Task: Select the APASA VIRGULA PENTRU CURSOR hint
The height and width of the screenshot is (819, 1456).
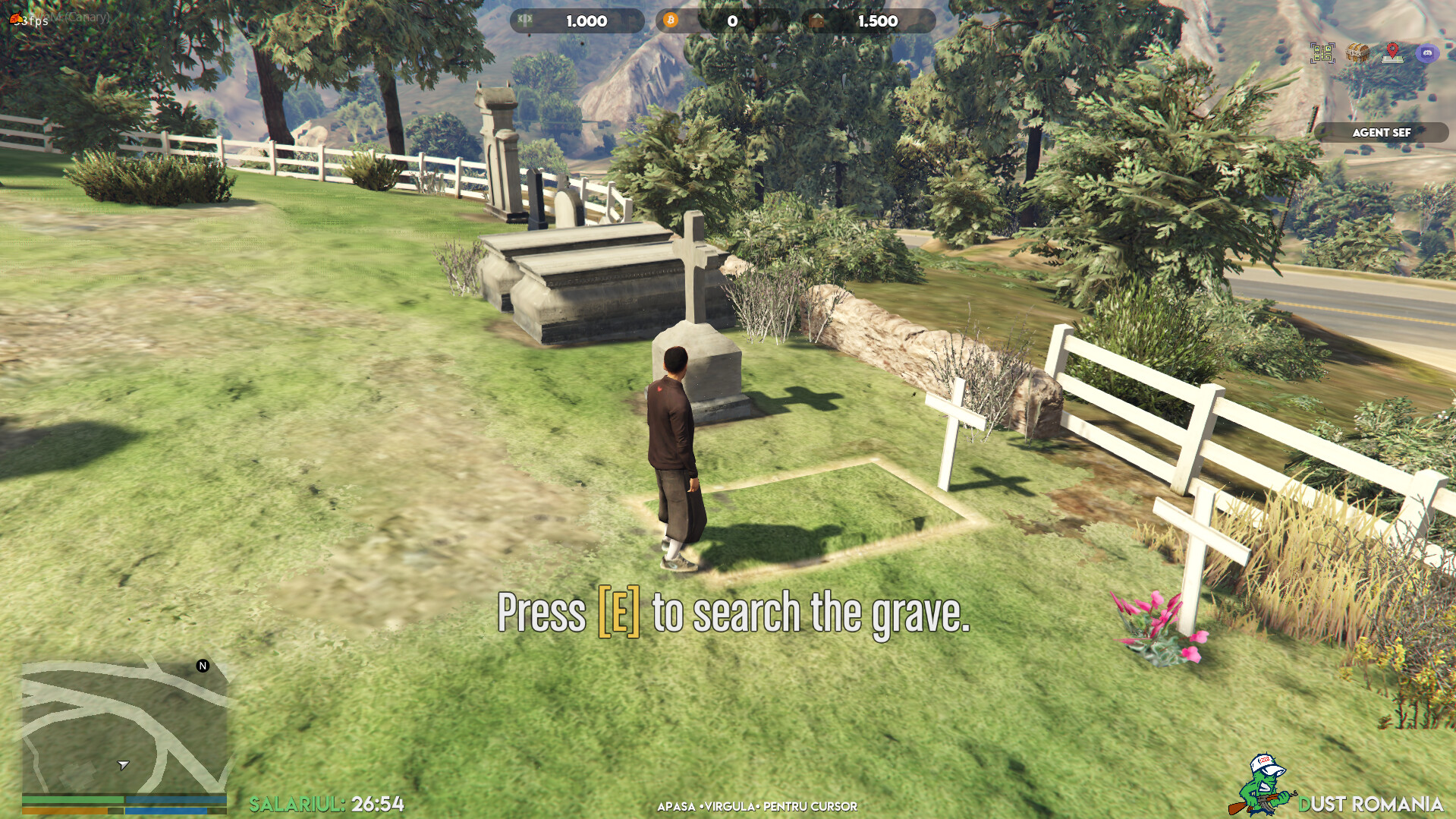Action: (756, 808)
